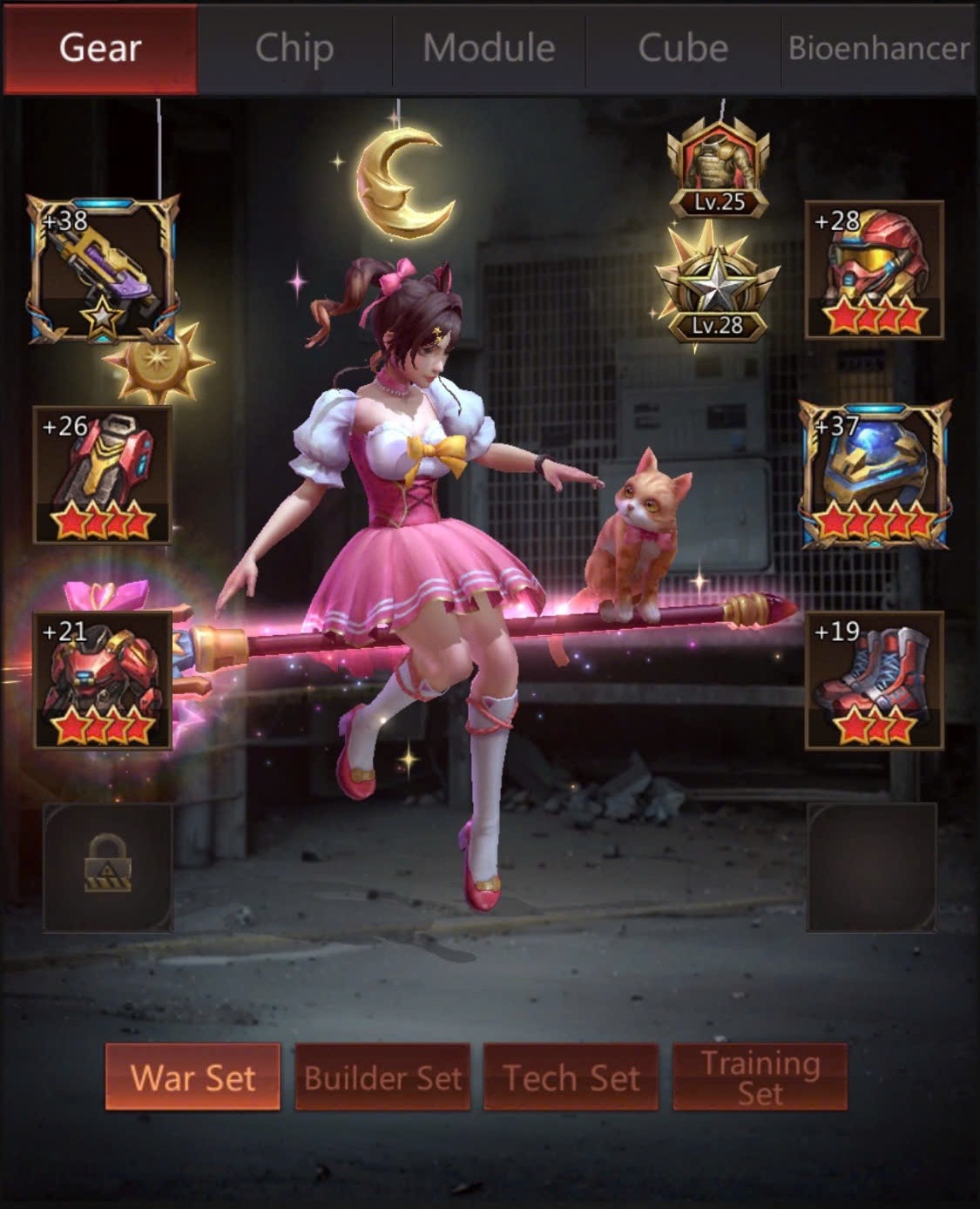Viewport: 980px width, 1209px height.
Task: Select the Module tab
Action: click(489, 48)
